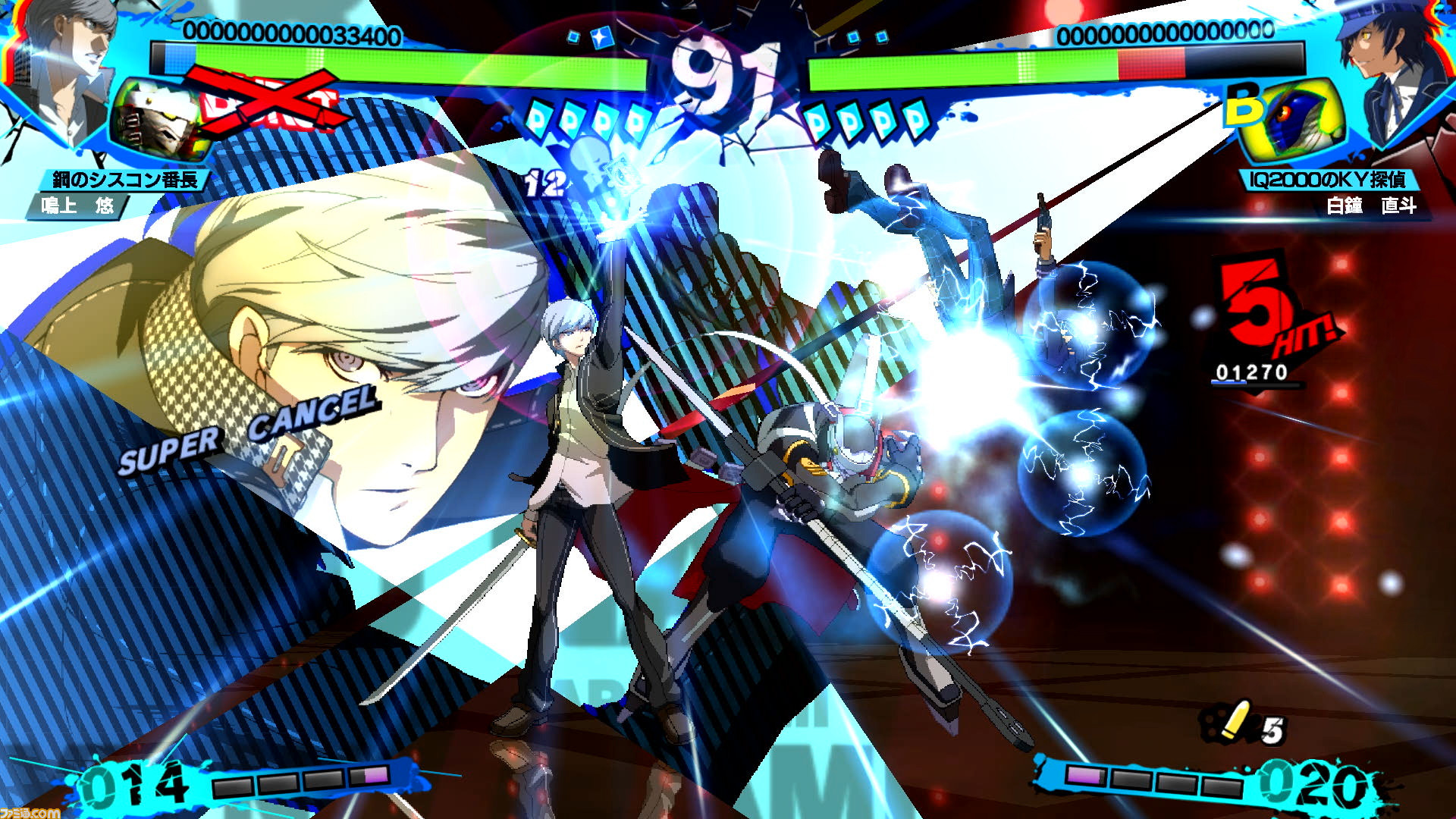
Task: Click Izanagi's Persona status icon near Yu's portrait
Action: coord(155,114)
